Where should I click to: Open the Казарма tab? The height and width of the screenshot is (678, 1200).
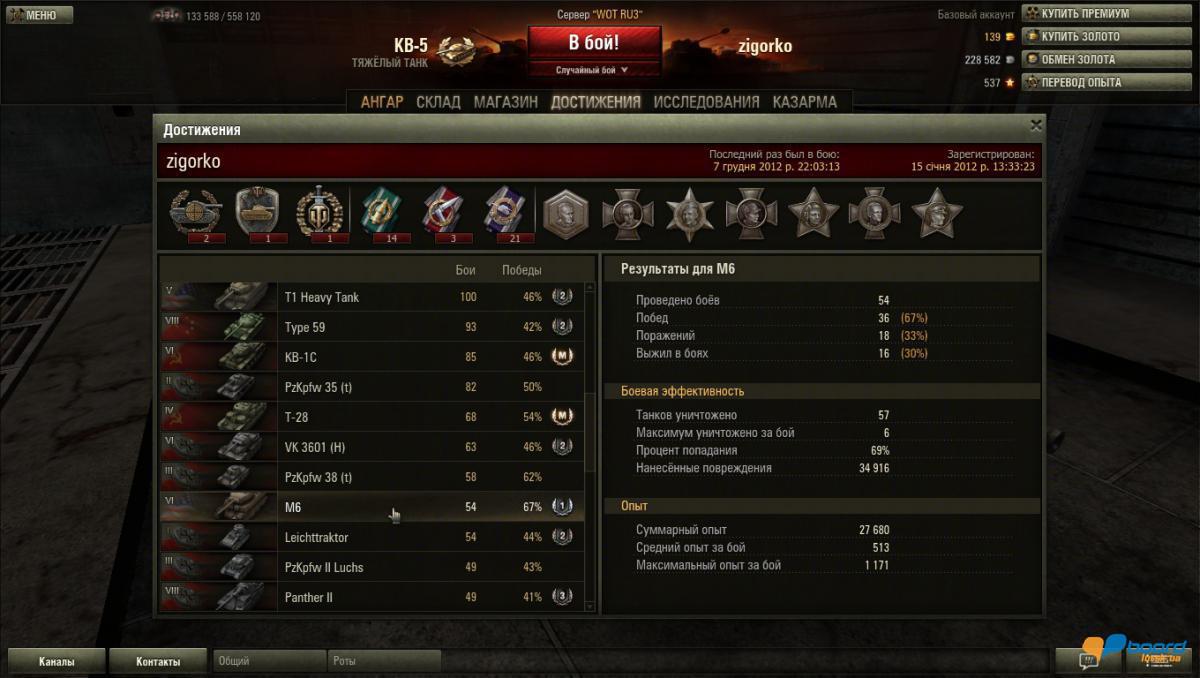coord(804,102)
